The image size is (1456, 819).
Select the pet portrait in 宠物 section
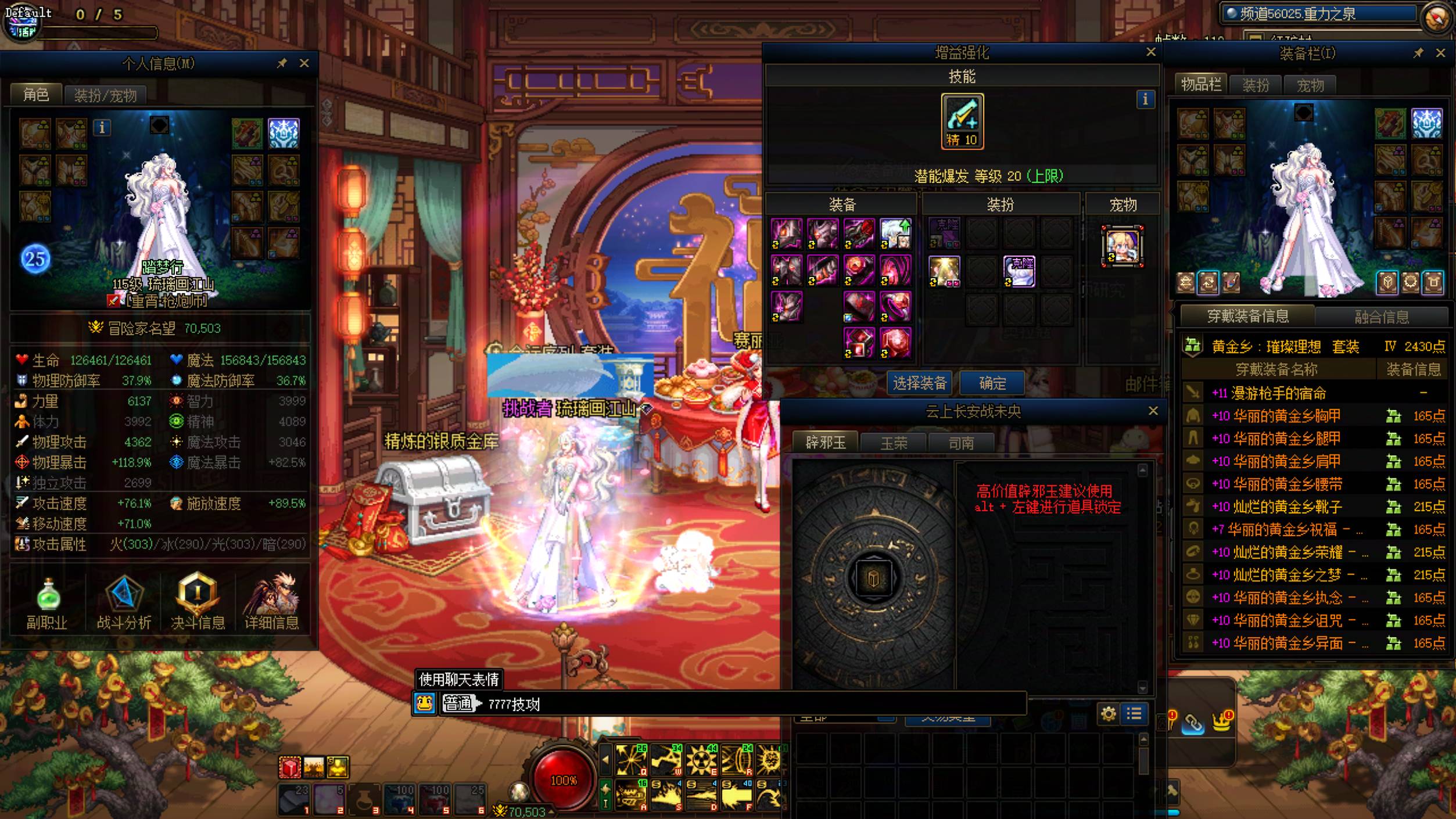pyautogui.click(x=1122, y=246)
